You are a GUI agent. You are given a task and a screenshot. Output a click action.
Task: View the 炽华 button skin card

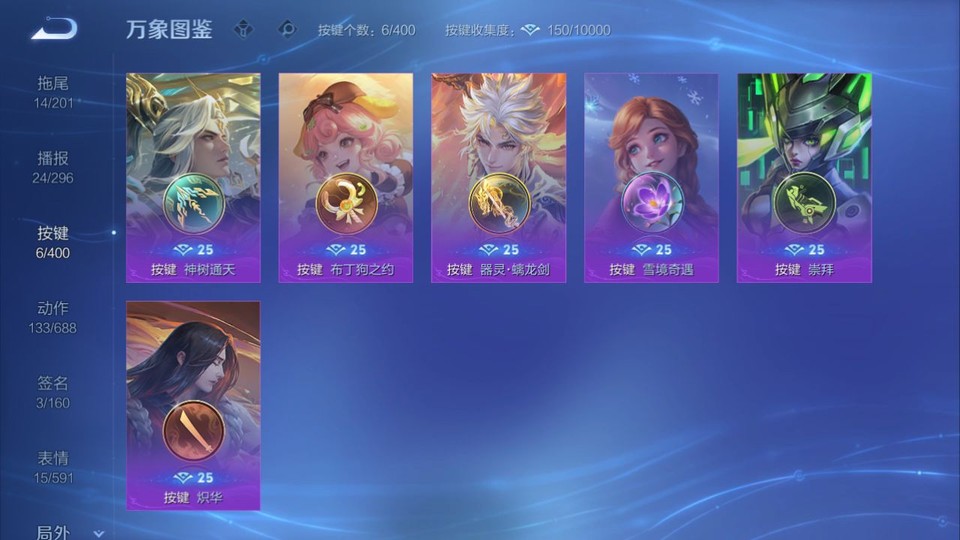193,405
